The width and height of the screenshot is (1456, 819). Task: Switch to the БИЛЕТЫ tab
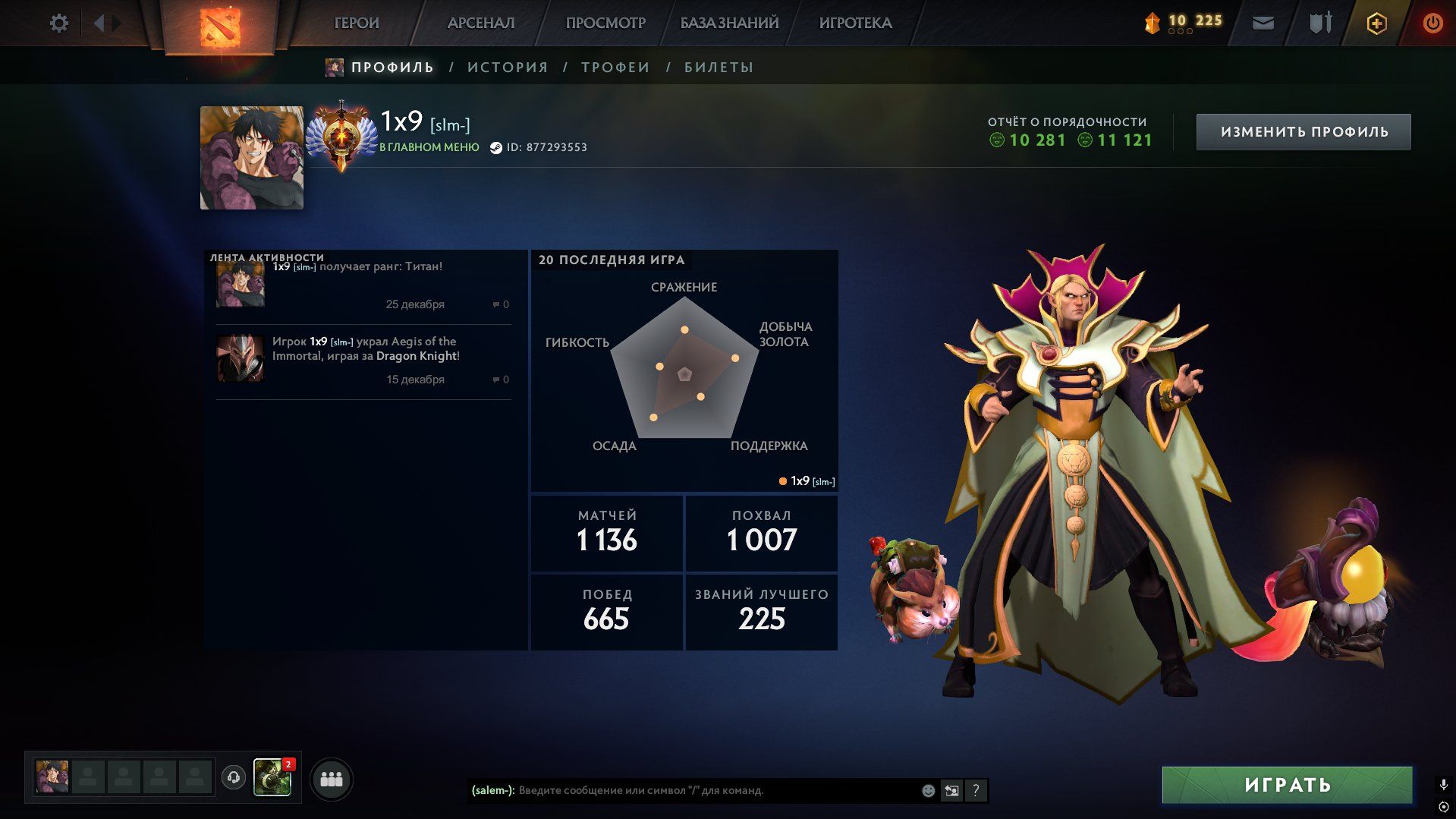[719, 68]
